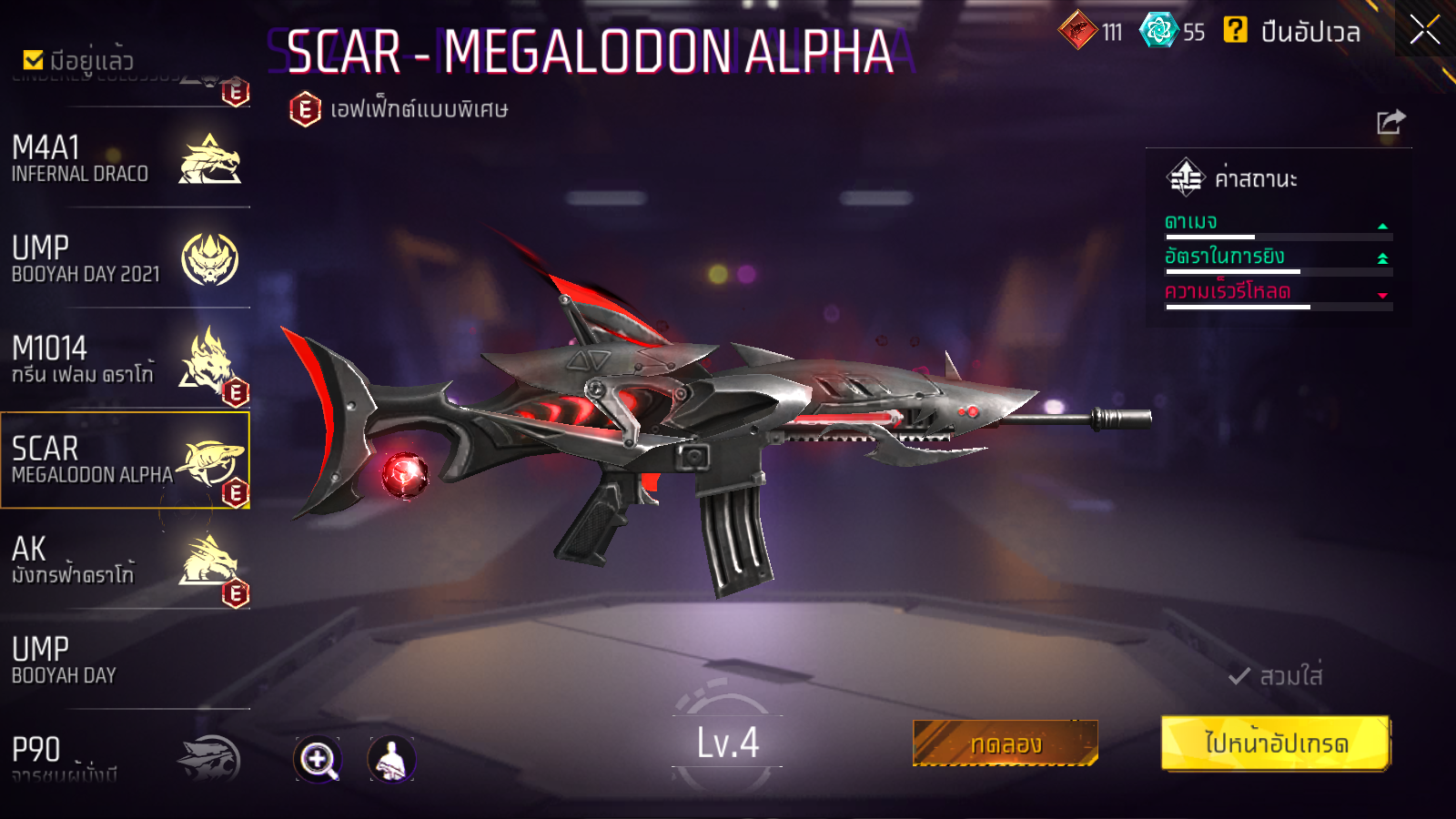Open the ปืนอัปเวล help question mark

[x=1235, y=30]
